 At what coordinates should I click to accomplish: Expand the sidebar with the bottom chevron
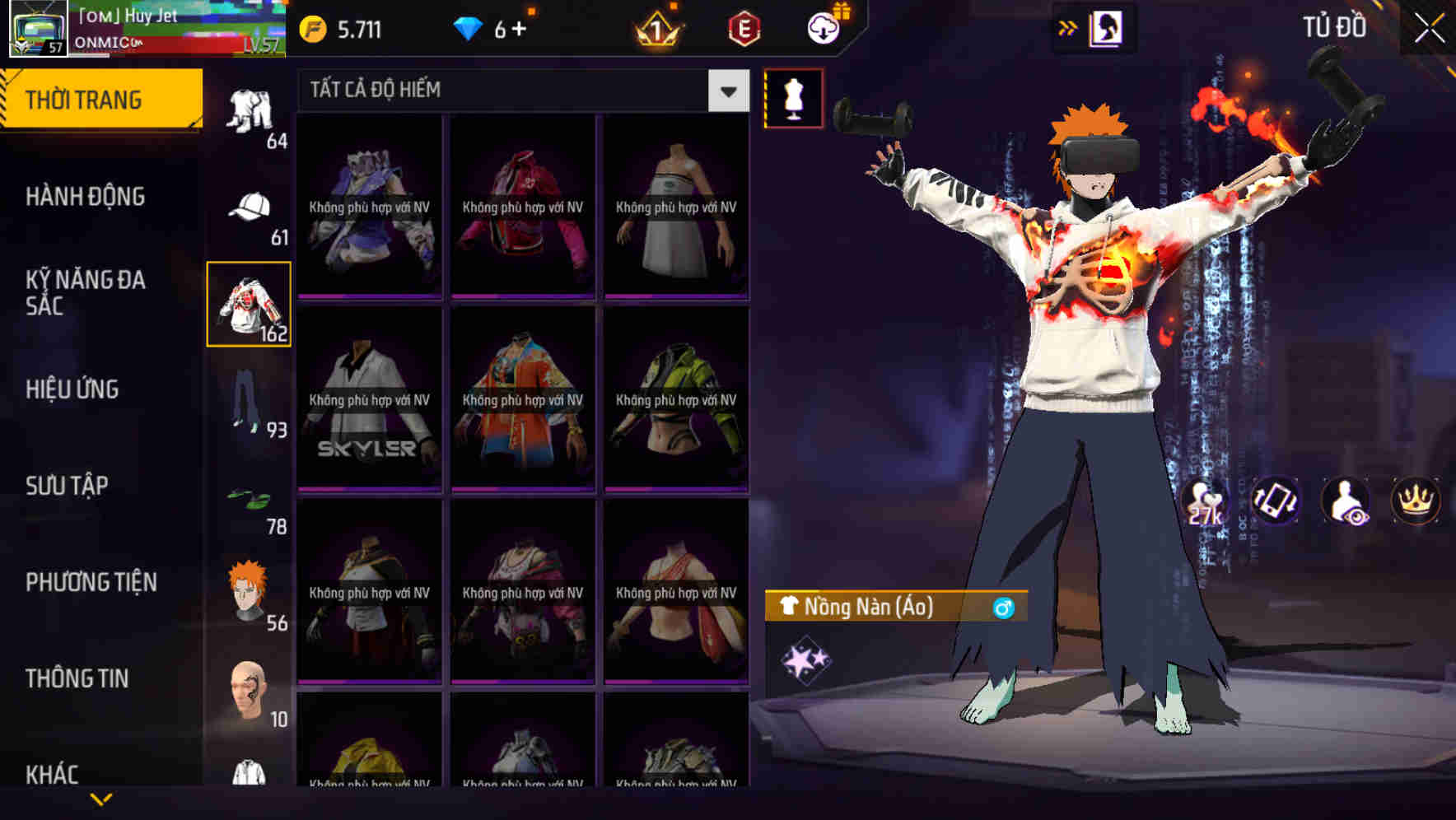pyautogui.click(x=101, y=799)
